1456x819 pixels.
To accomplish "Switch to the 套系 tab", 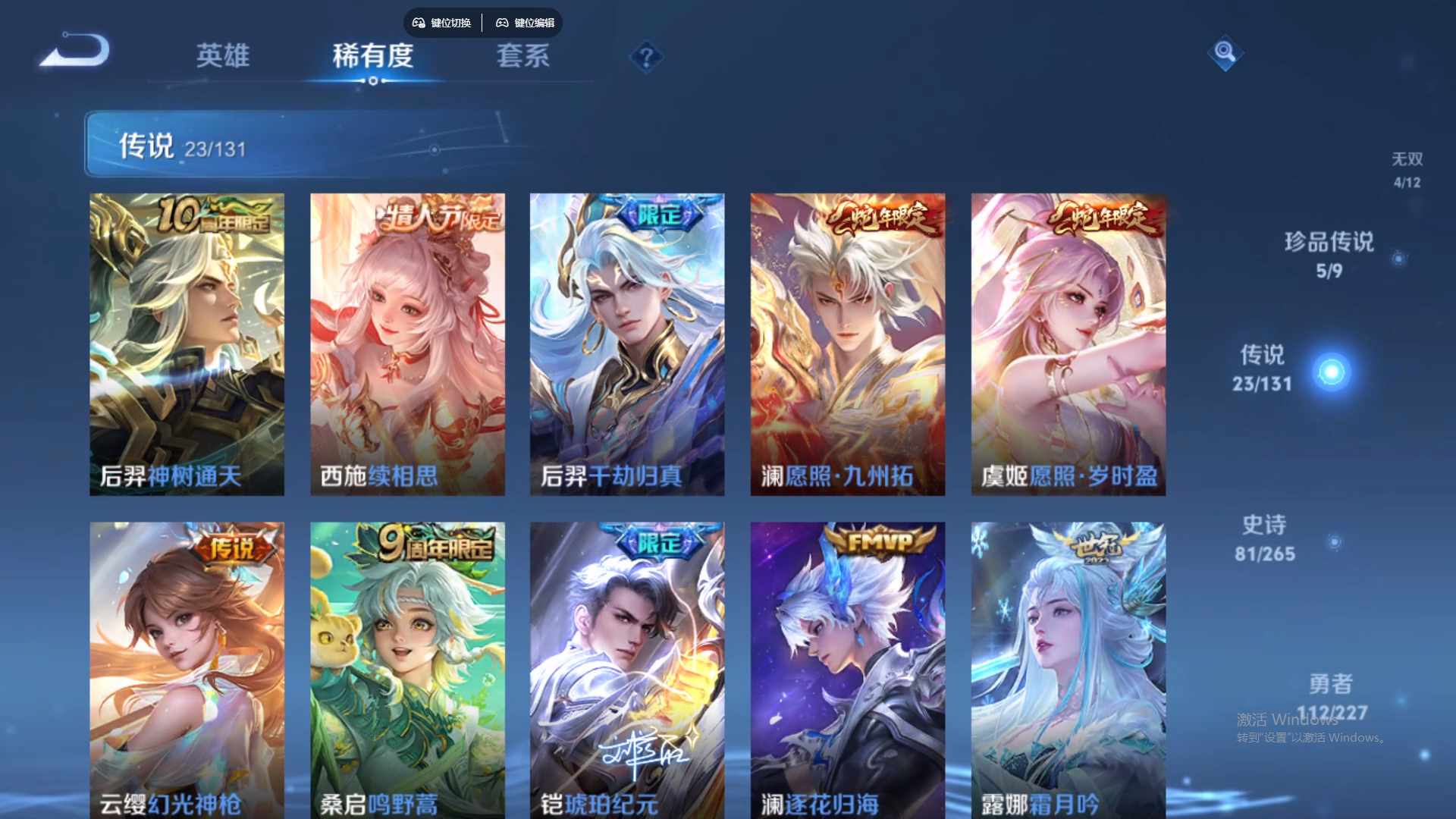I will [x=522, y=57].
